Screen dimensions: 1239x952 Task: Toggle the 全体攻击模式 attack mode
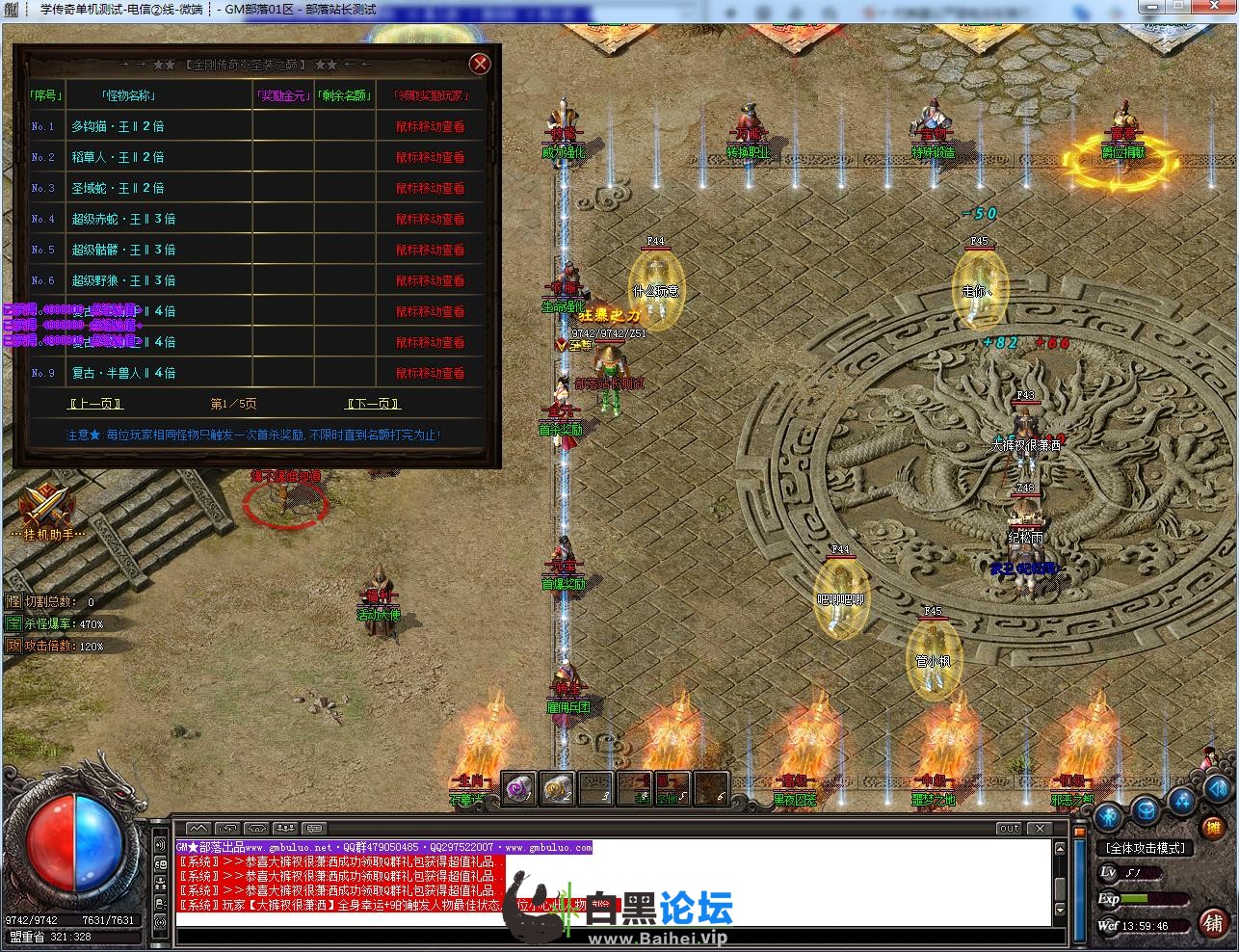(x=1147, y=848)
